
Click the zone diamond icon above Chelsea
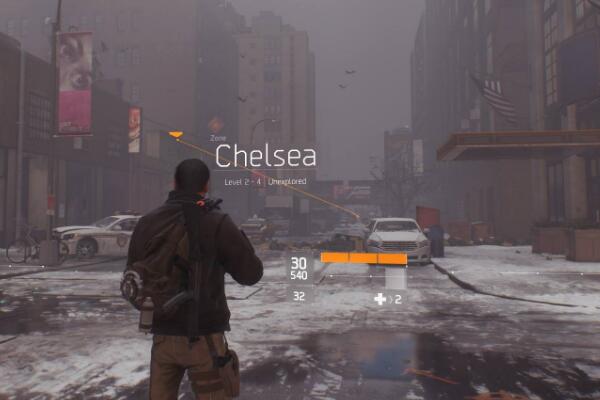[x=216, y=125]
